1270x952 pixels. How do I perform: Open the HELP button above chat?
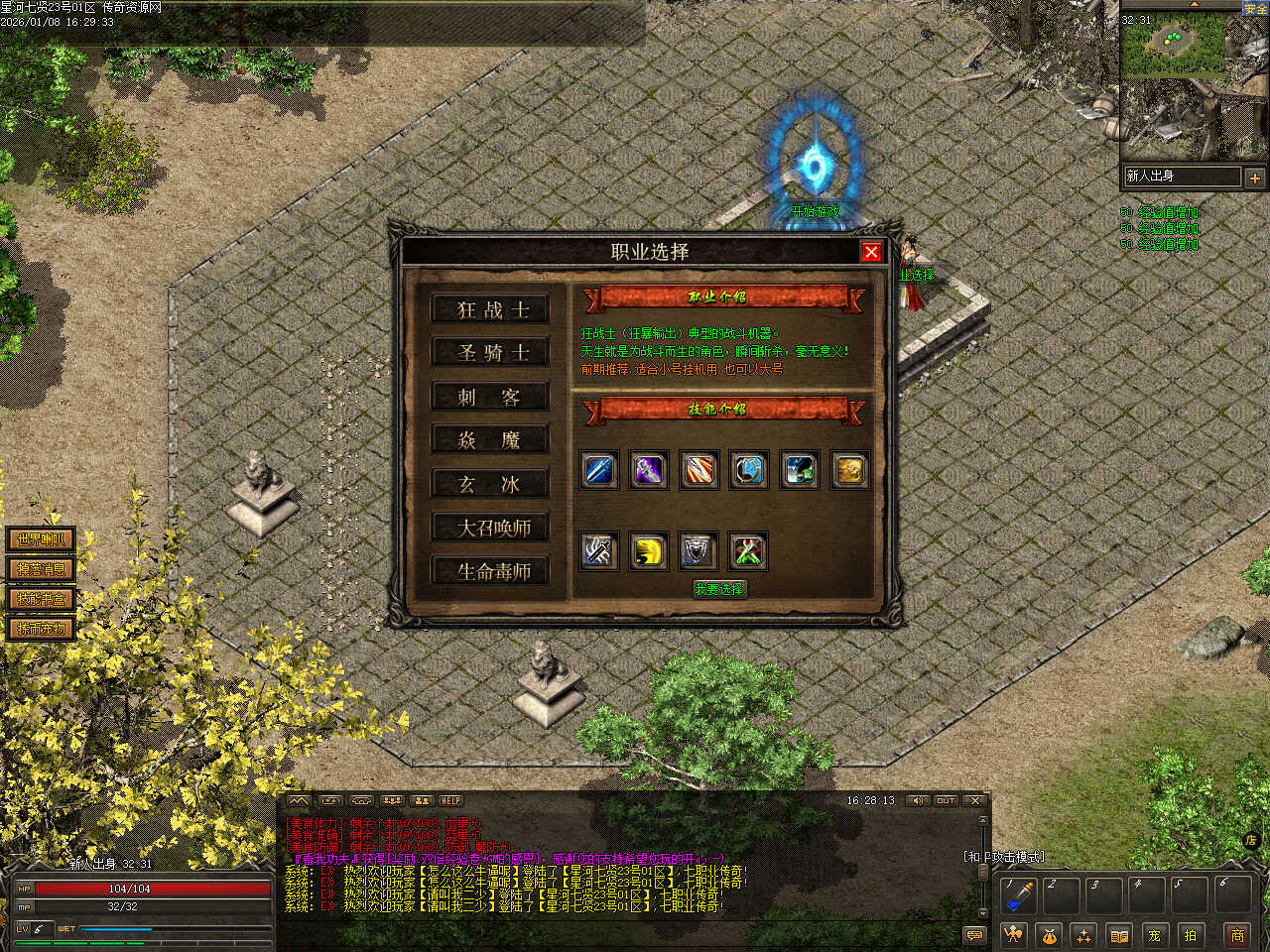pos(451,800)
